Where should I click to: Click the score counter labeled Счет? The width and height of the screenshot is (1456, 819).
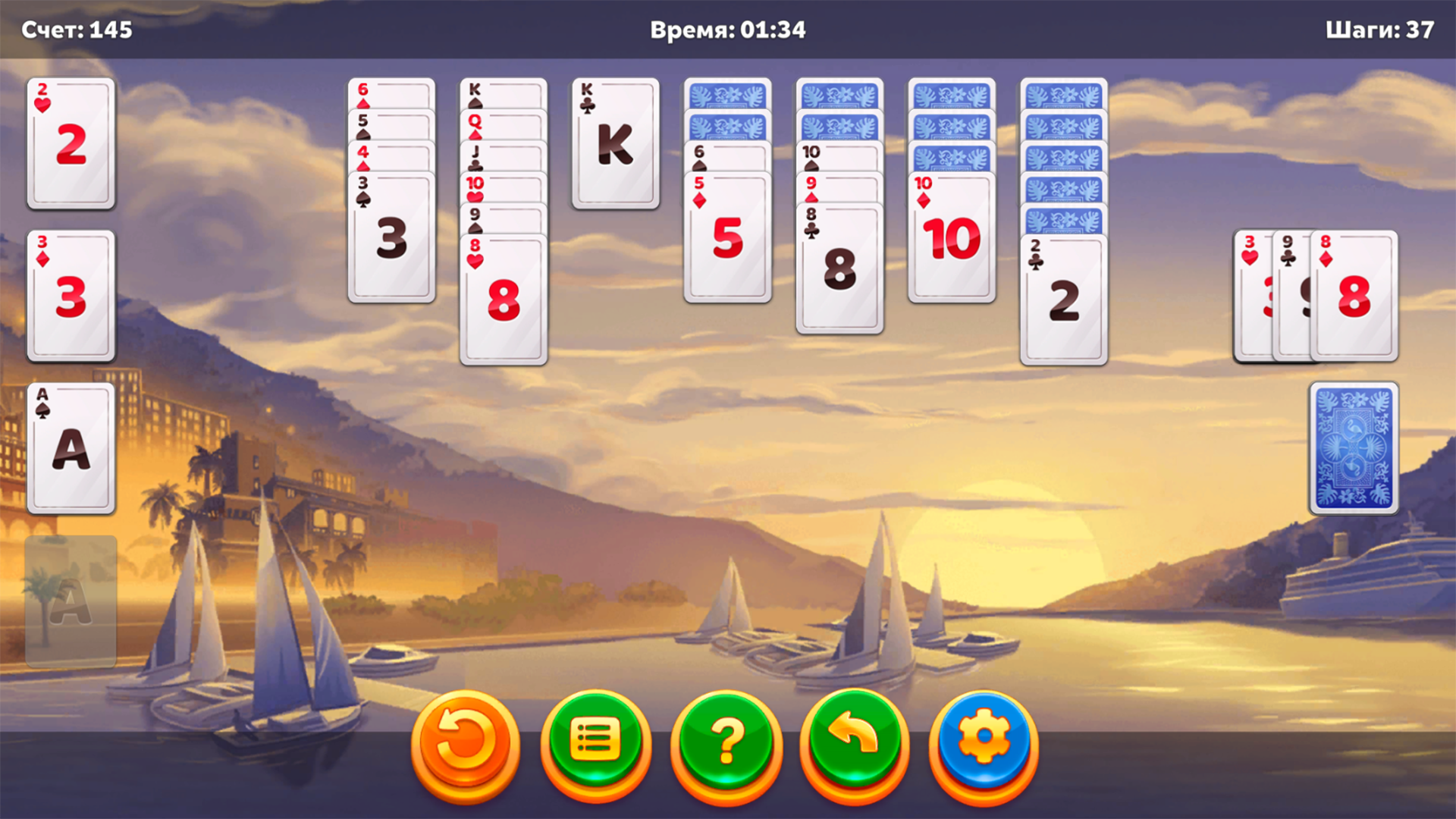(76, 30)
